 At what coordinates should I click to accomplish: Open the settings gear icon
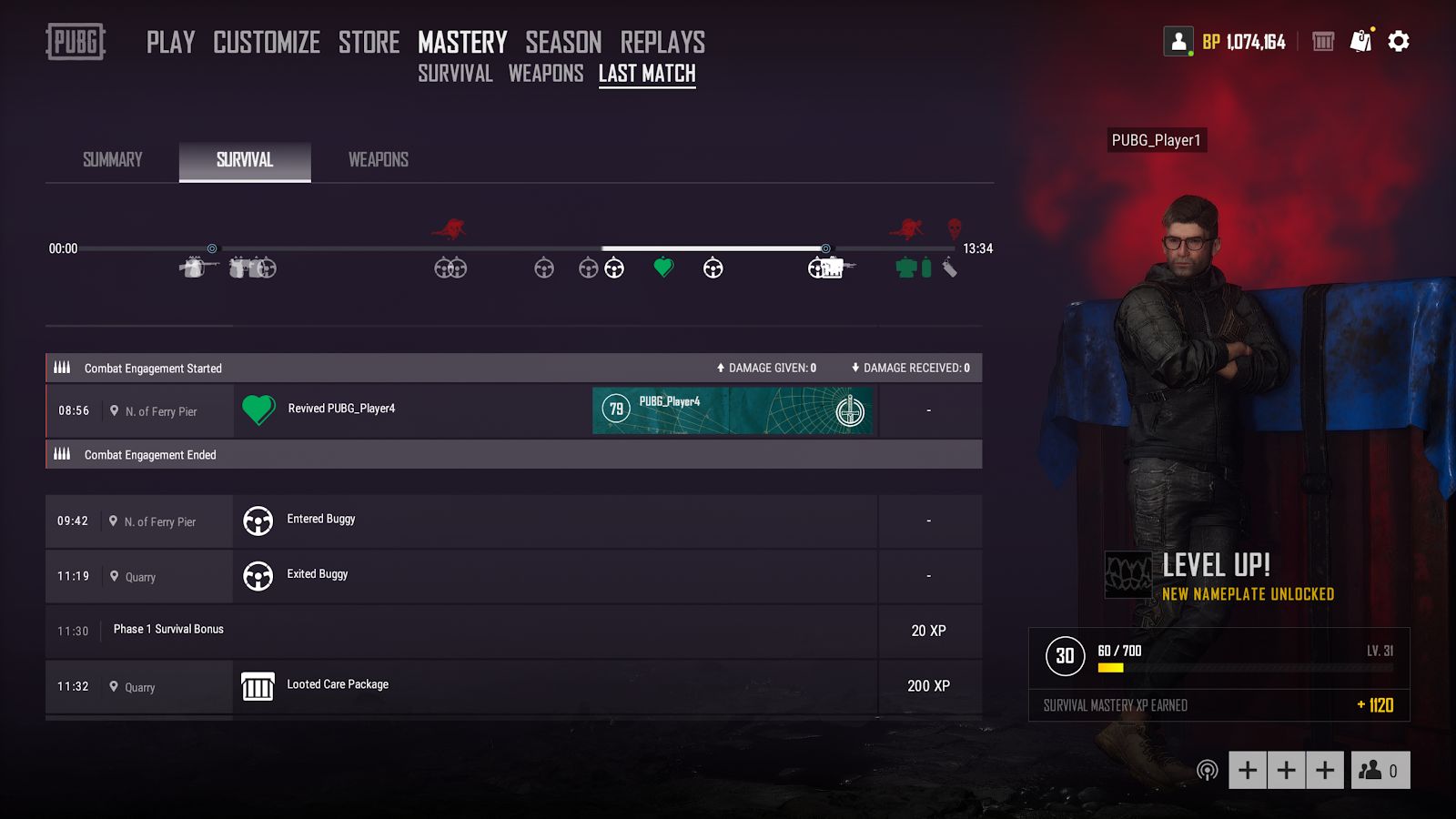pos(1399,42)
